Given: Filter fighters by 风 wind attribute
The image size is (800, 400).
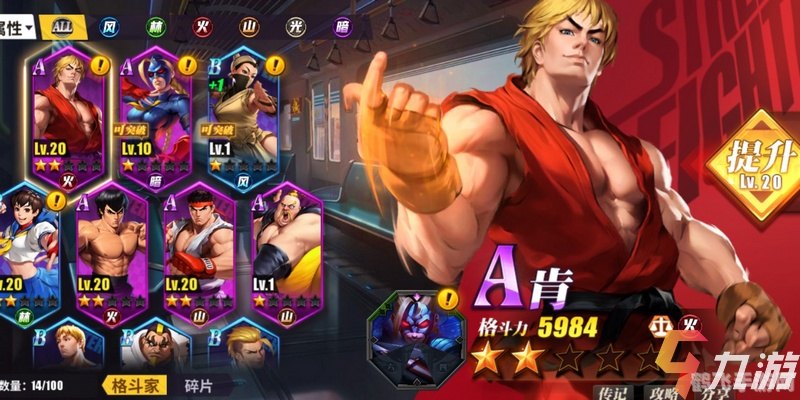Looking at the screenshot, I should (x=109, y=27).
